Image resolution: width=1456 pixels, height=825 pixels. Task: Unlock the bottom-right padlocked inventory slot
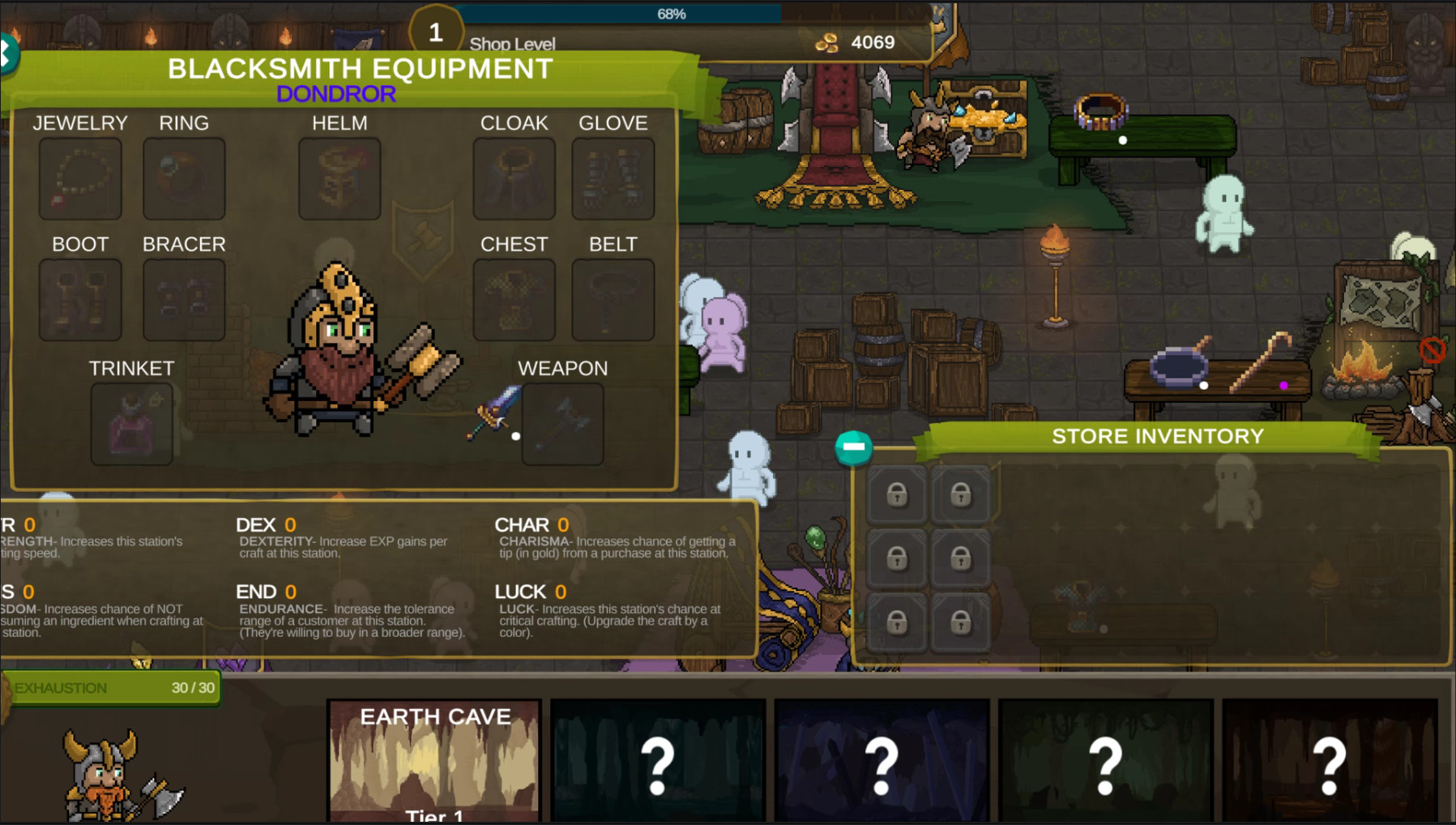pyautogui.click(x=961, y=624)
